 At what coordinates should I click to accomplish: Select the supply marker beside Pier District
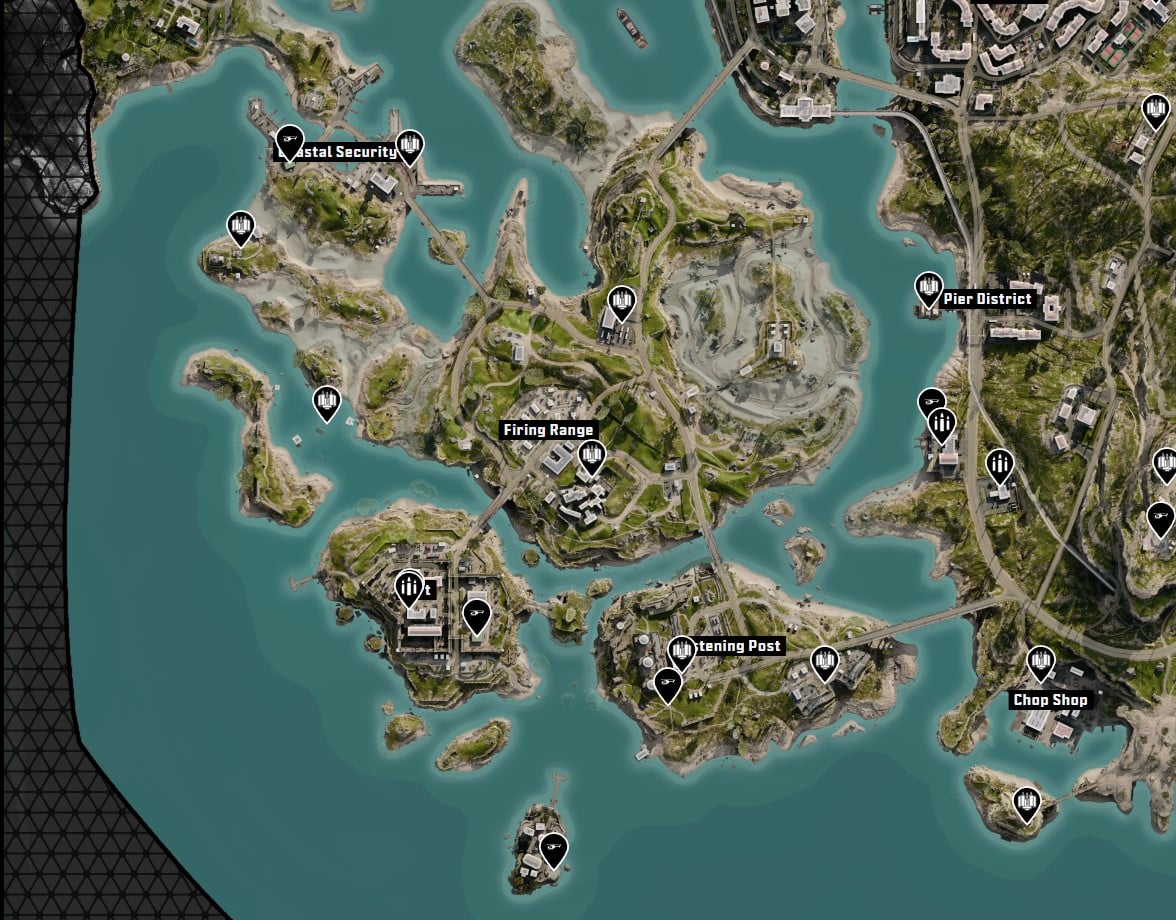(929, 289)
